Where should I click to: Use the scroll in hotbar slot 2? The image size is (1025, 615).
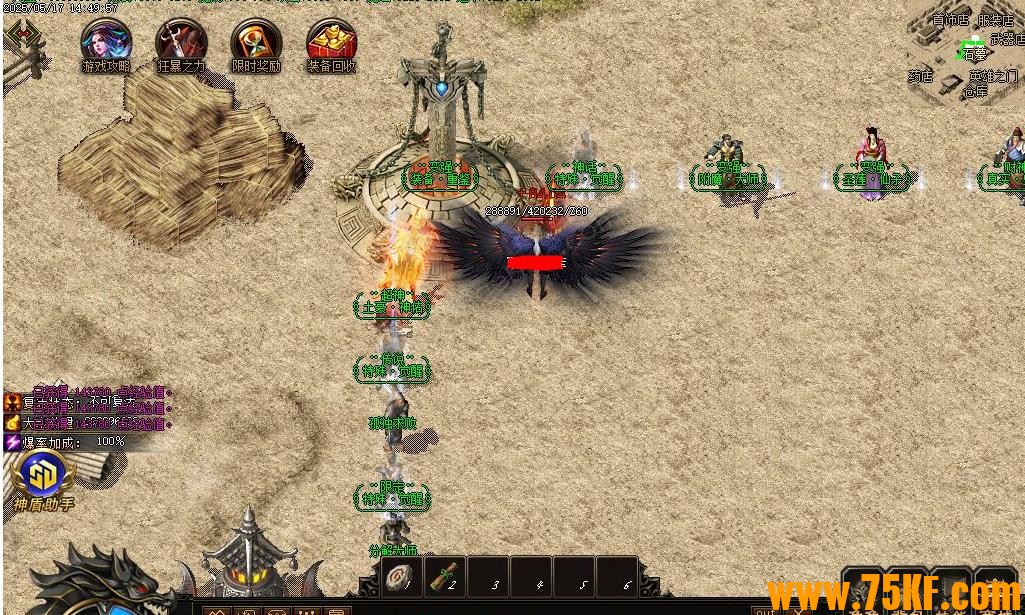[x=446, y=577]
